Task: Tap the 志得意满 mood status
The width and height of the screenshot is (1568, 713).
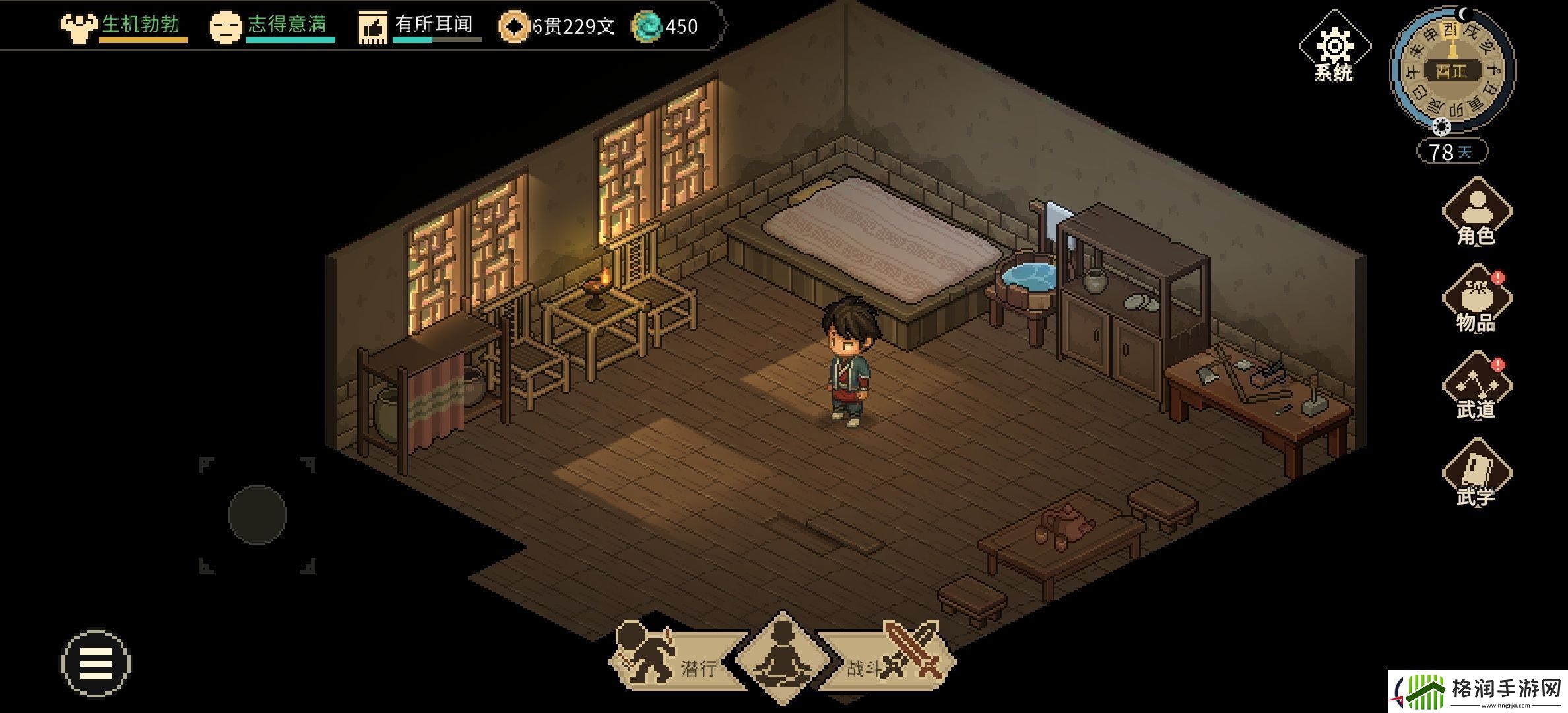Action: (272, 26)
